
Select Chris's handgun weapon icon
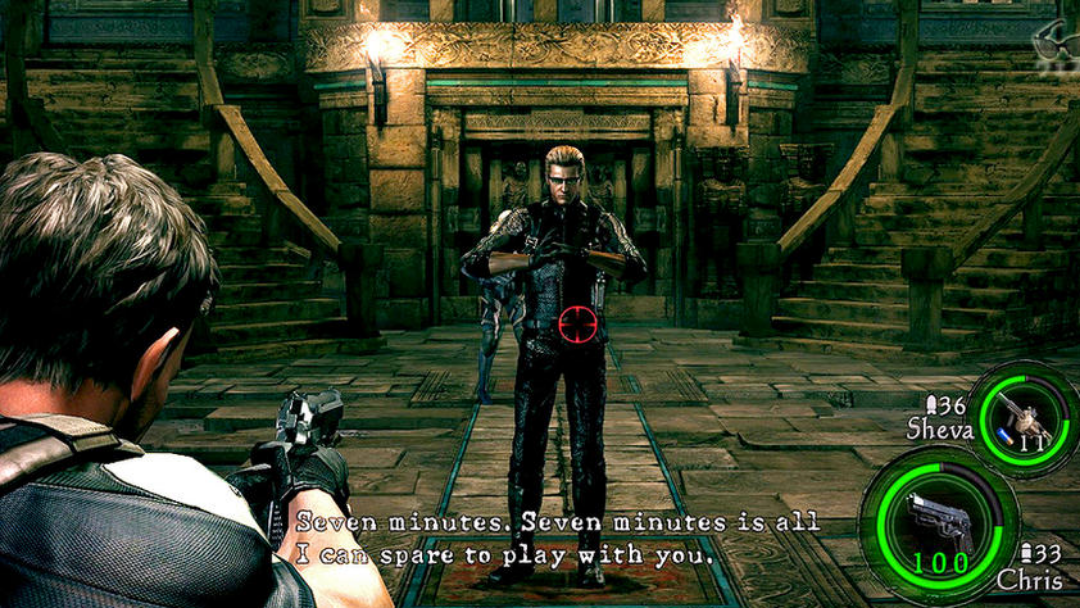[x=938, y=522]
